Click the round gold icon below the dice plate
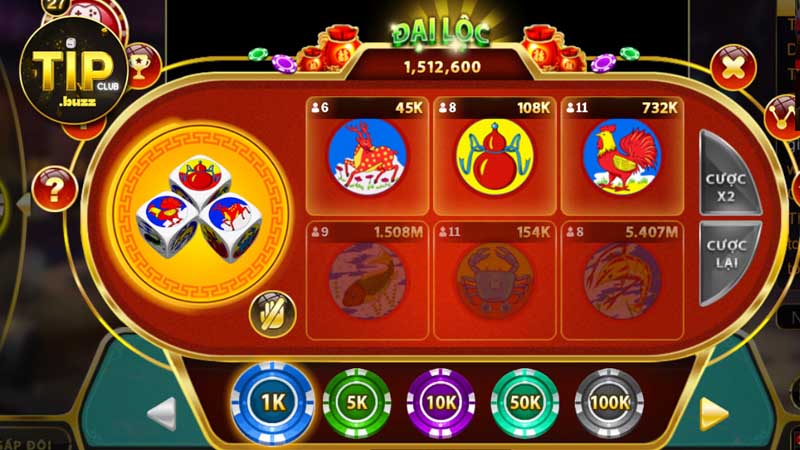 (272, 313)
